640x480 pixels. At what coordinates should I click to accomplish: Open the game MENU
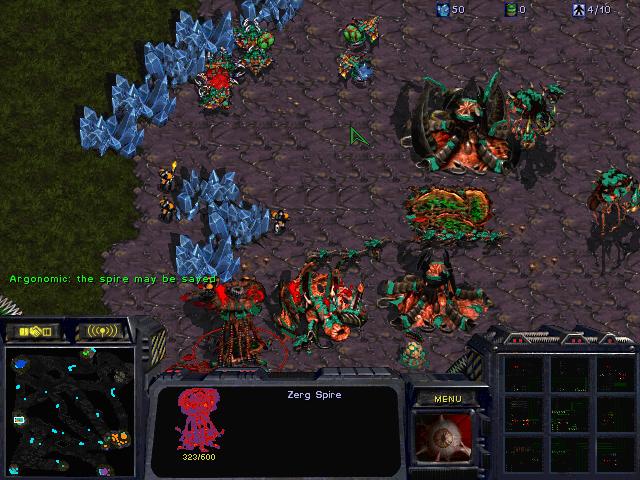coord(446,398)
